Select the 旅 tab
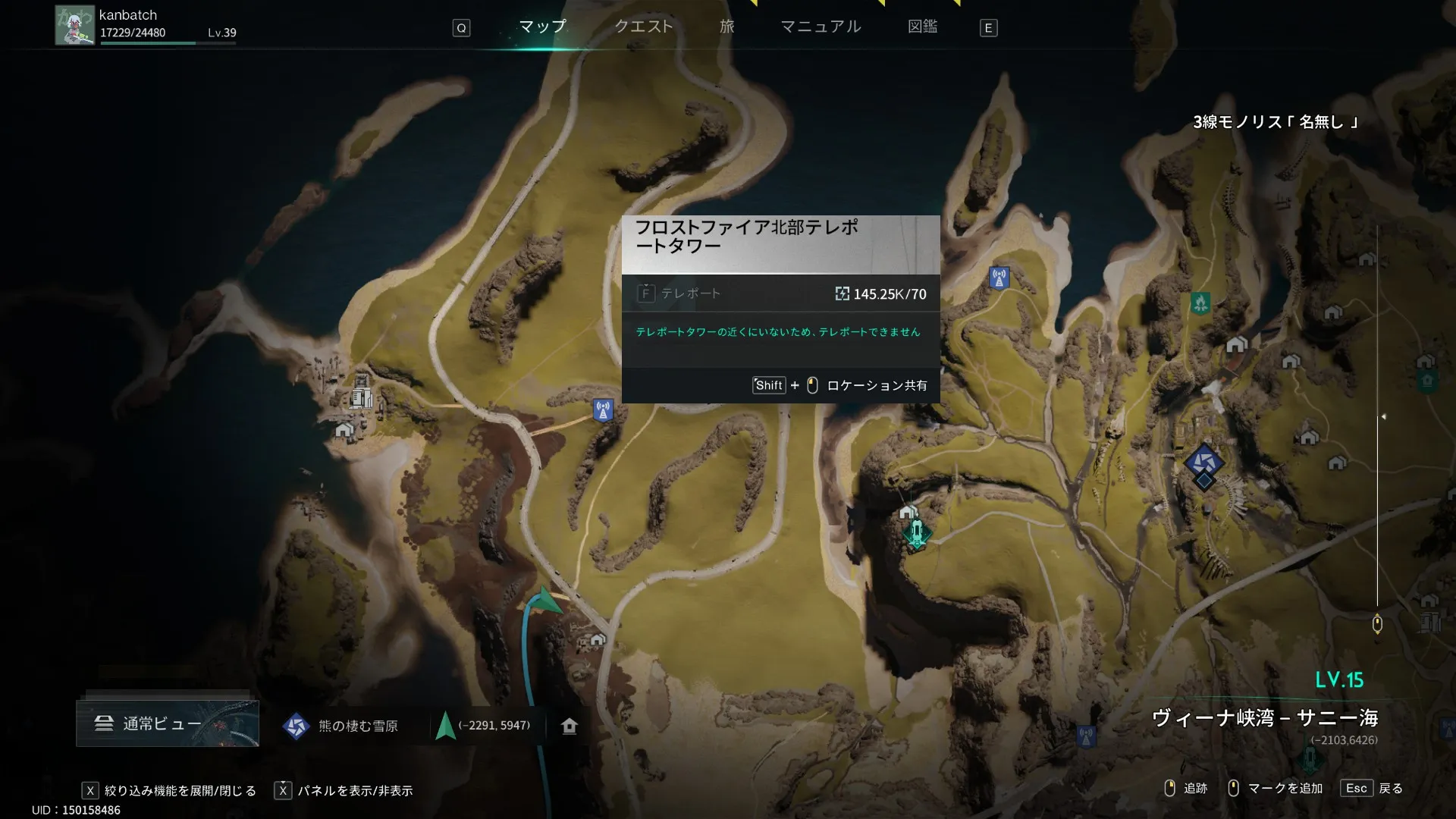The image size is (1456, 819). point(726,27)
